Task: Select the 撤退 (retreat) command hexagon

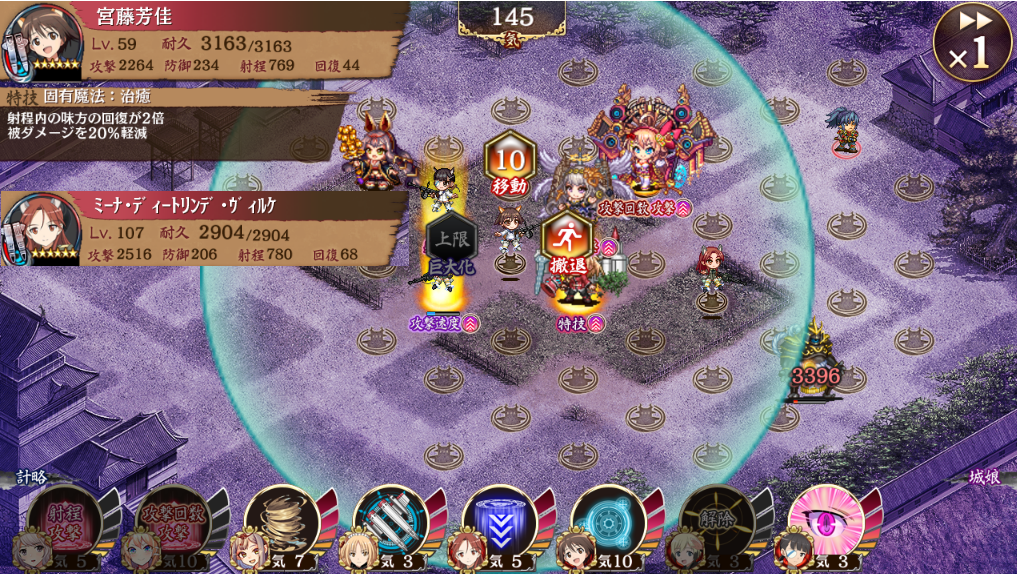Action: point(567,246)
